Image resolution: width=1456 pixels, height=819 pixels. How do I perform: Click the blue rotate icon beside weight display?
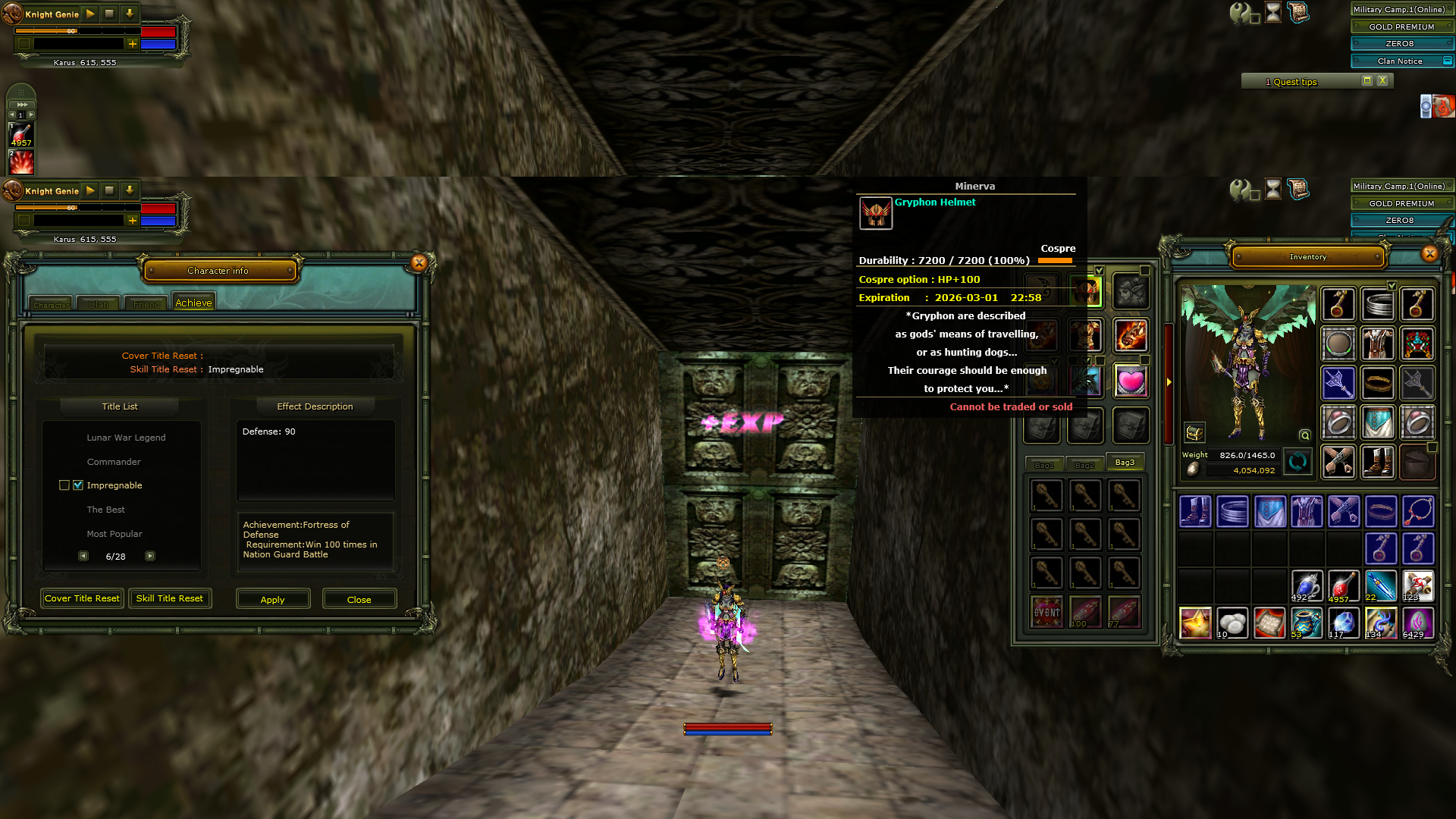1298,462
